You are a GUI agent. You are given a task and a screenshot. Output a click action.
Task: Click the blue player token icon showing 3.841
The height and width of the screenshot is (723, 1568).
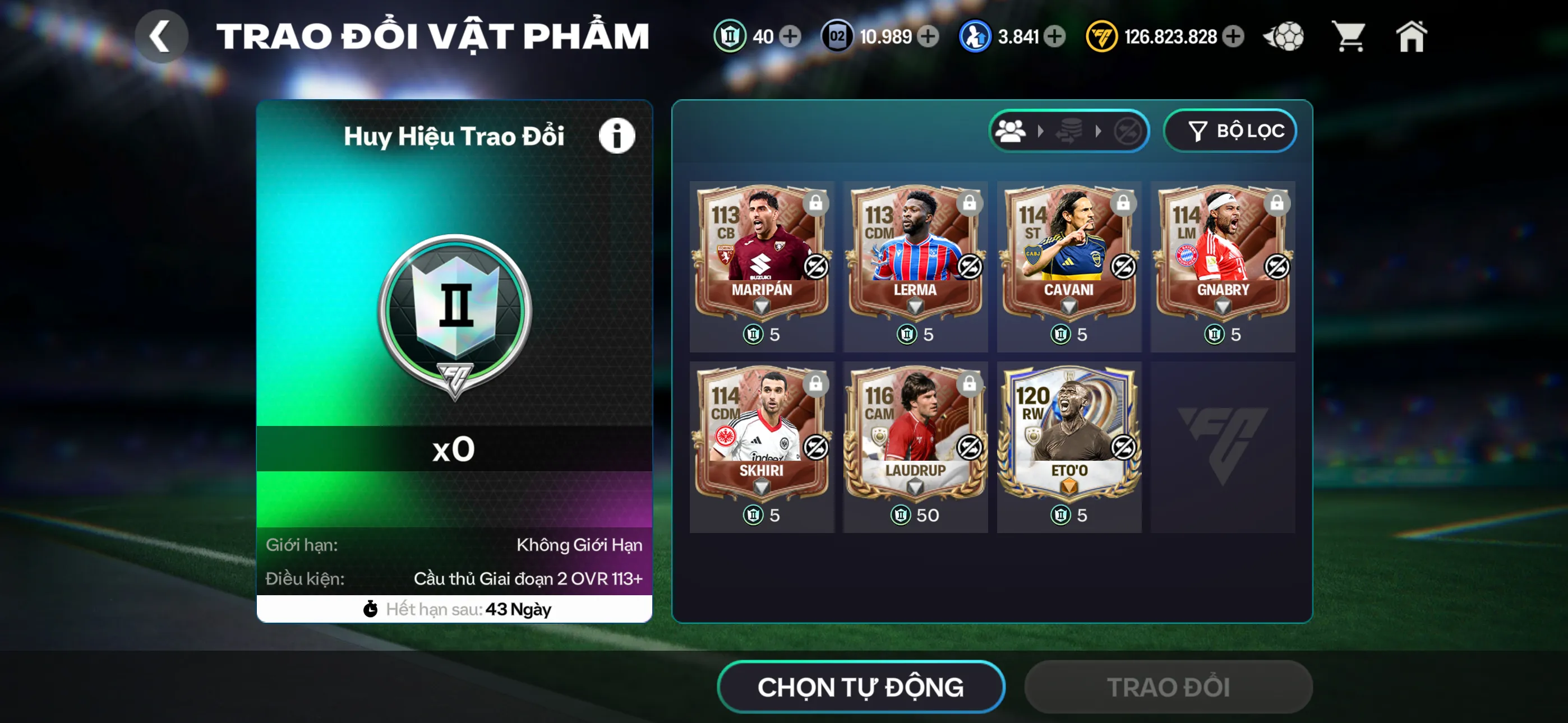point(975,36)
